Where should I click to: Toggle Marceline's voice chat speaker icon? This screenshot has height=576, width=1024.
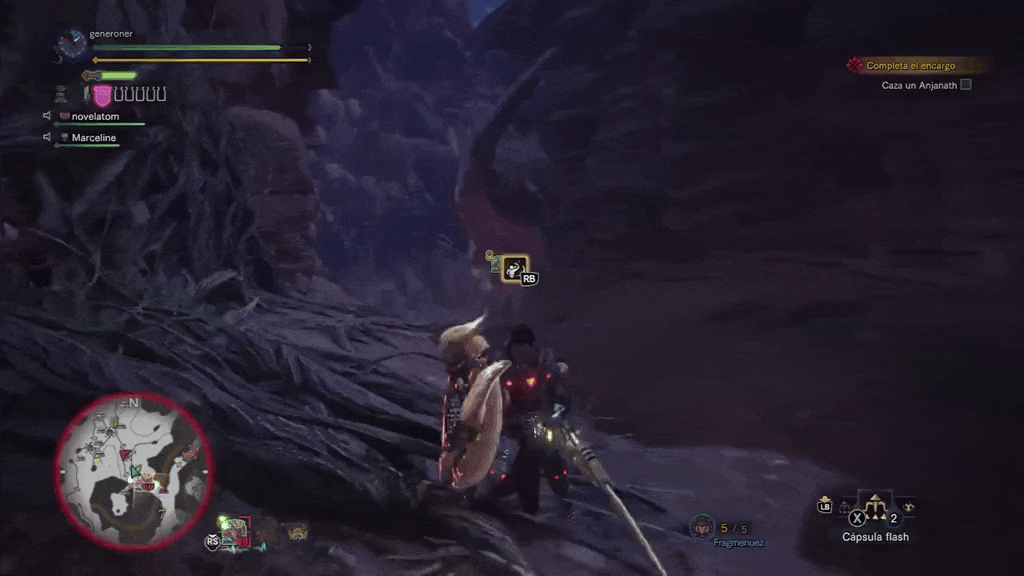point(47,137)
